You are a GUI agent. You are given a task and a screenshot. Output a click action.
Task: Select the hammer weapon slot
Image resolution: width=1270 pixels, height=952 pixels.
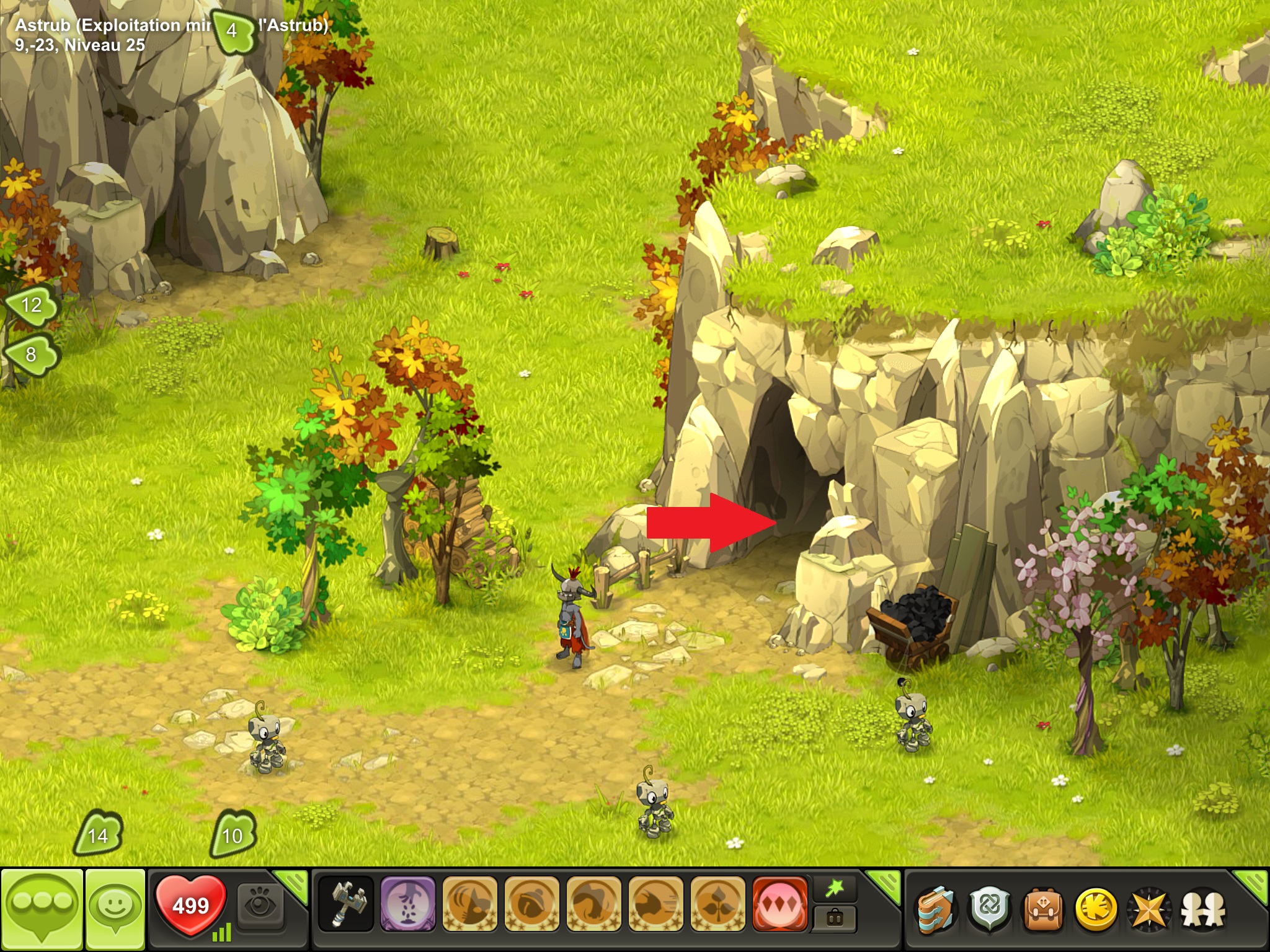(346, 904)
